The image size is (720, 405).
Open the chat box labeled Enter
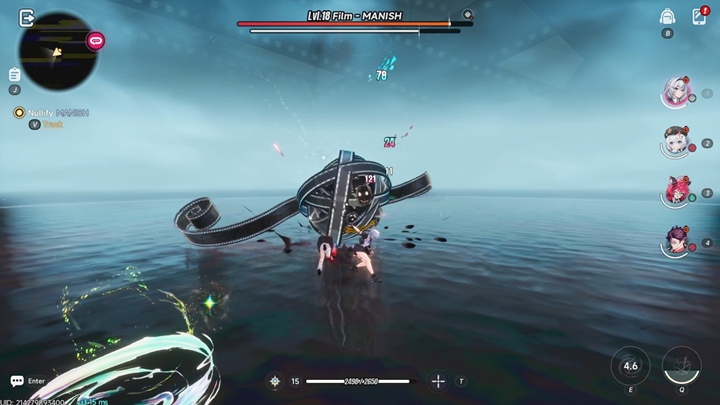(x=28, y=381)
